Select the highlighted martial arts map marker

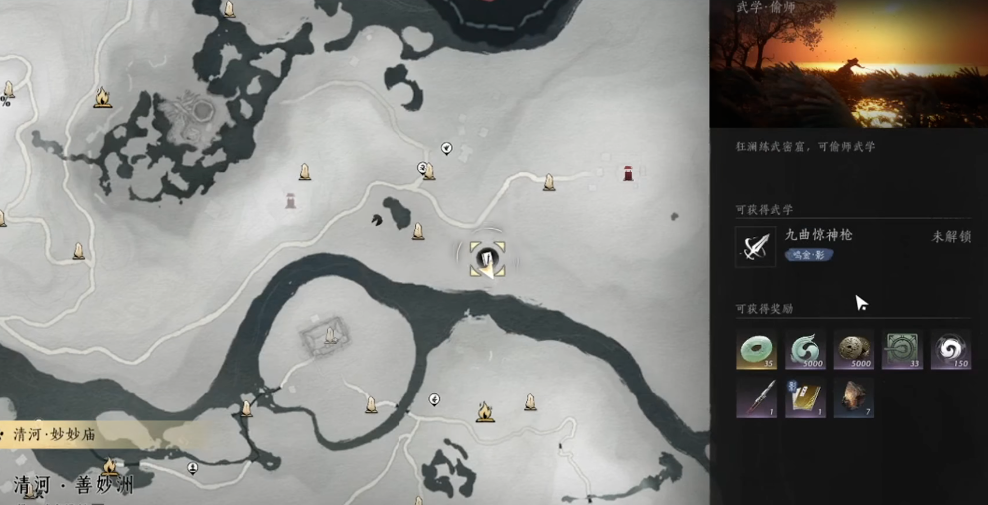(487, 259)
